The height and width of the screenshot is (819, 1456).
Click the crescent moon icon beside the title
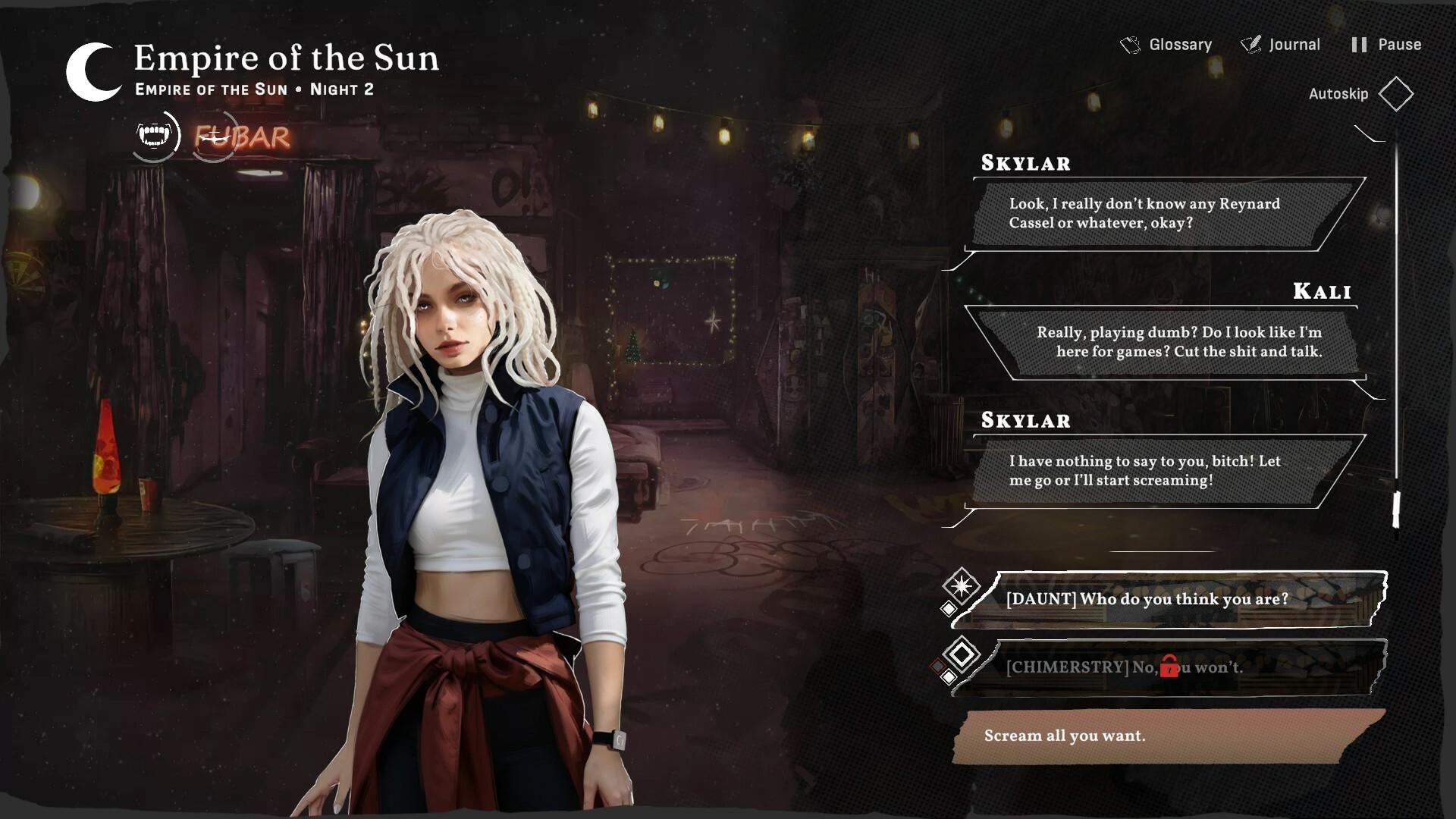(x=93, y=71)
